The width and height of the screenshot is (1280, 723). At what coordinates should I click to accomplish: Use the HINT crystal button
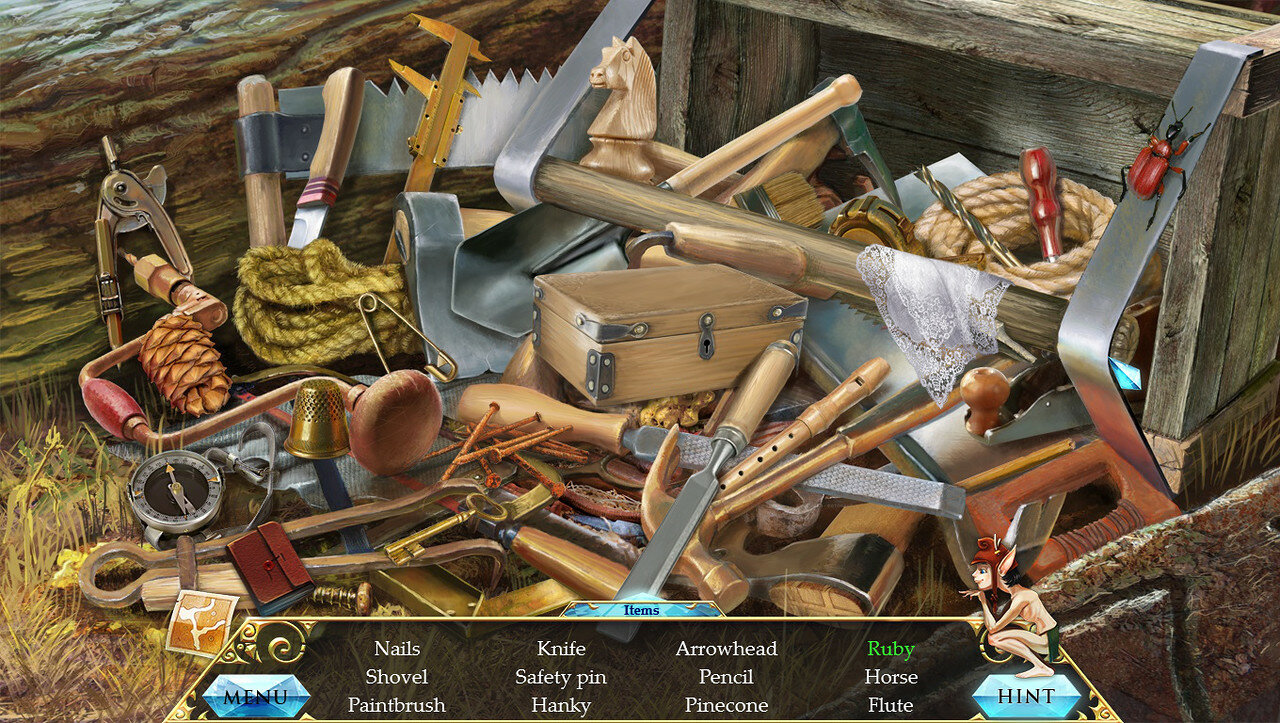click(x=1026, y=696)
